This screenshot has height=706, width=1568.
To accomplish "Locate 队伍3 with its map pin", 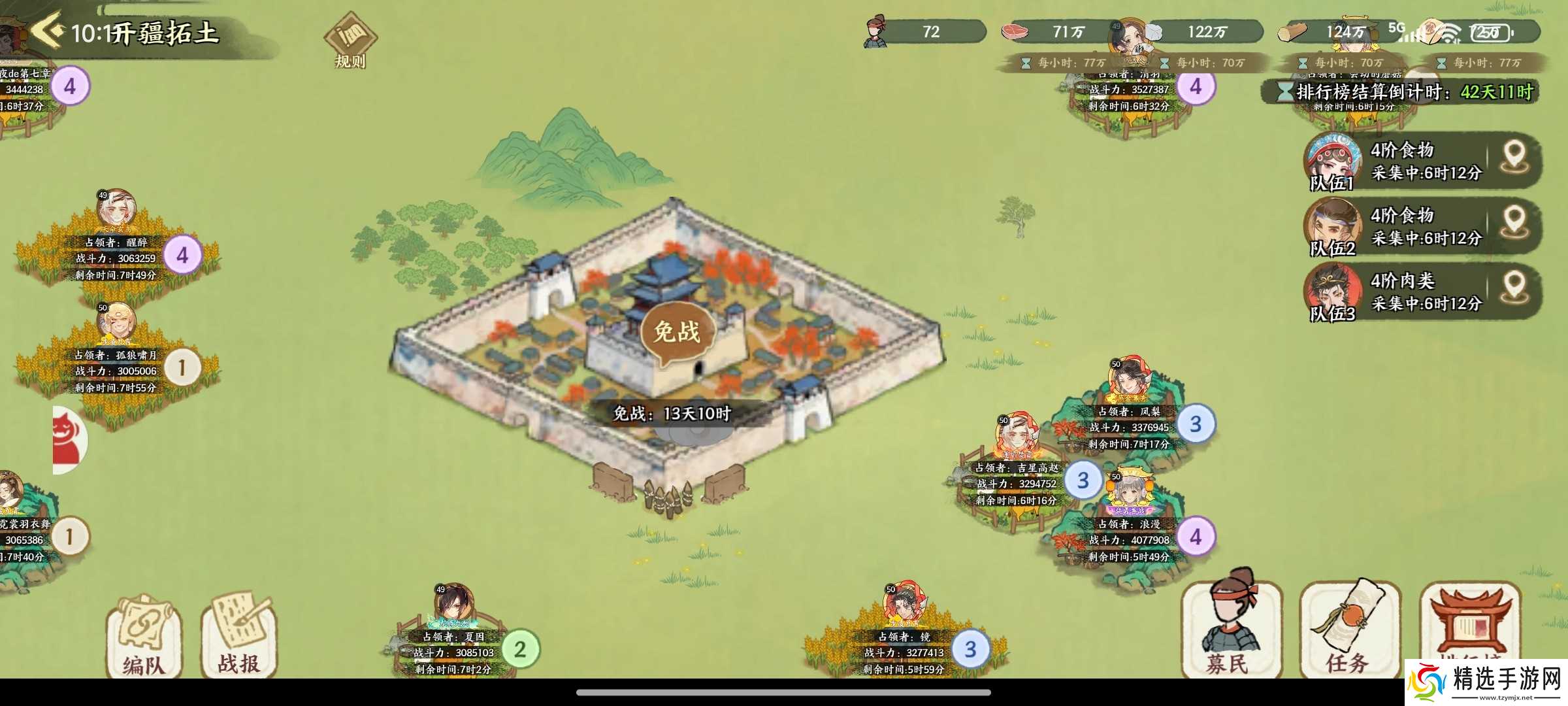I will click(1514, 289).
